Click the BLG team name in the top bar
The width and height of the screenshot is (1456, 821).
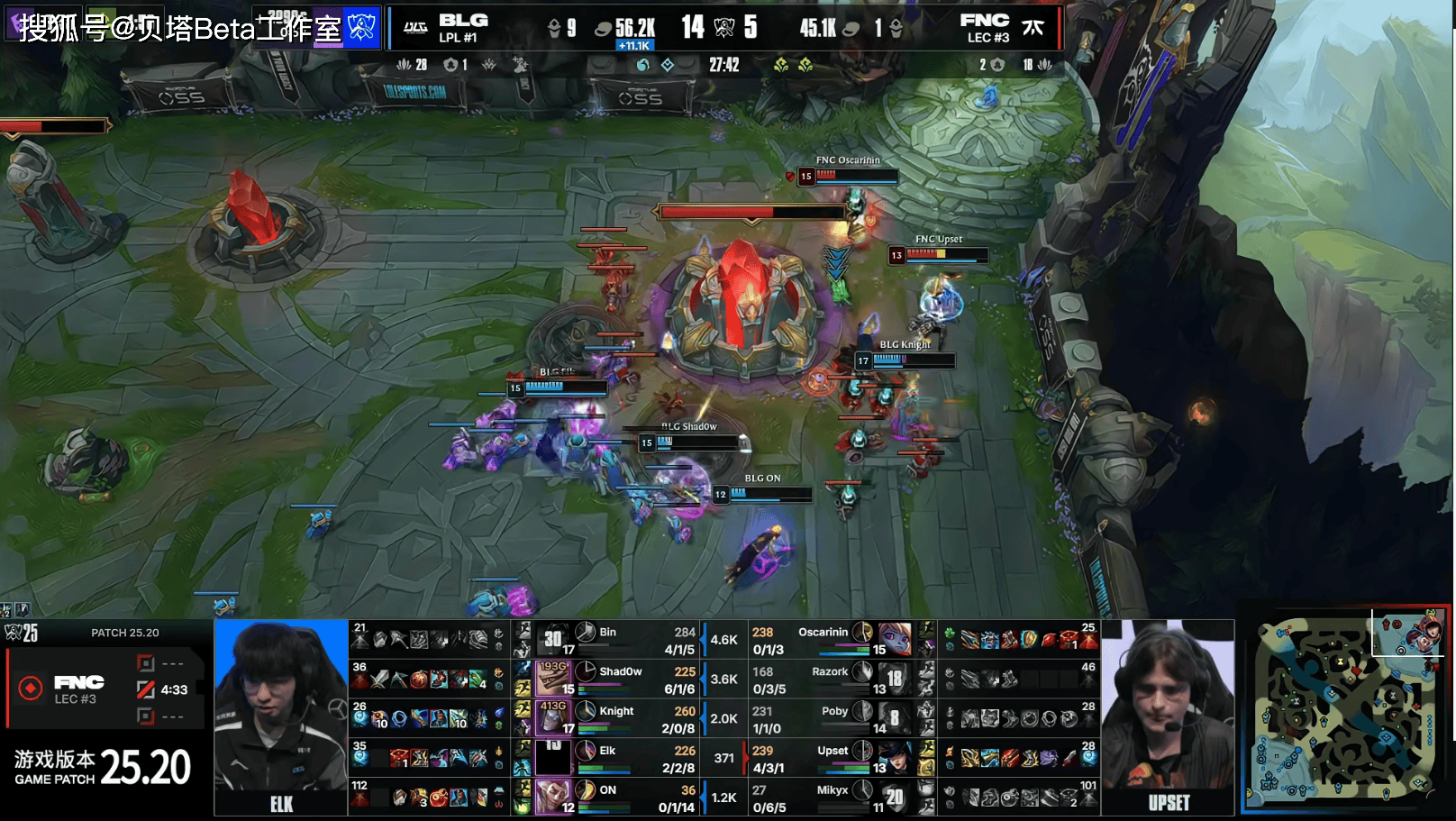[463, 20]
